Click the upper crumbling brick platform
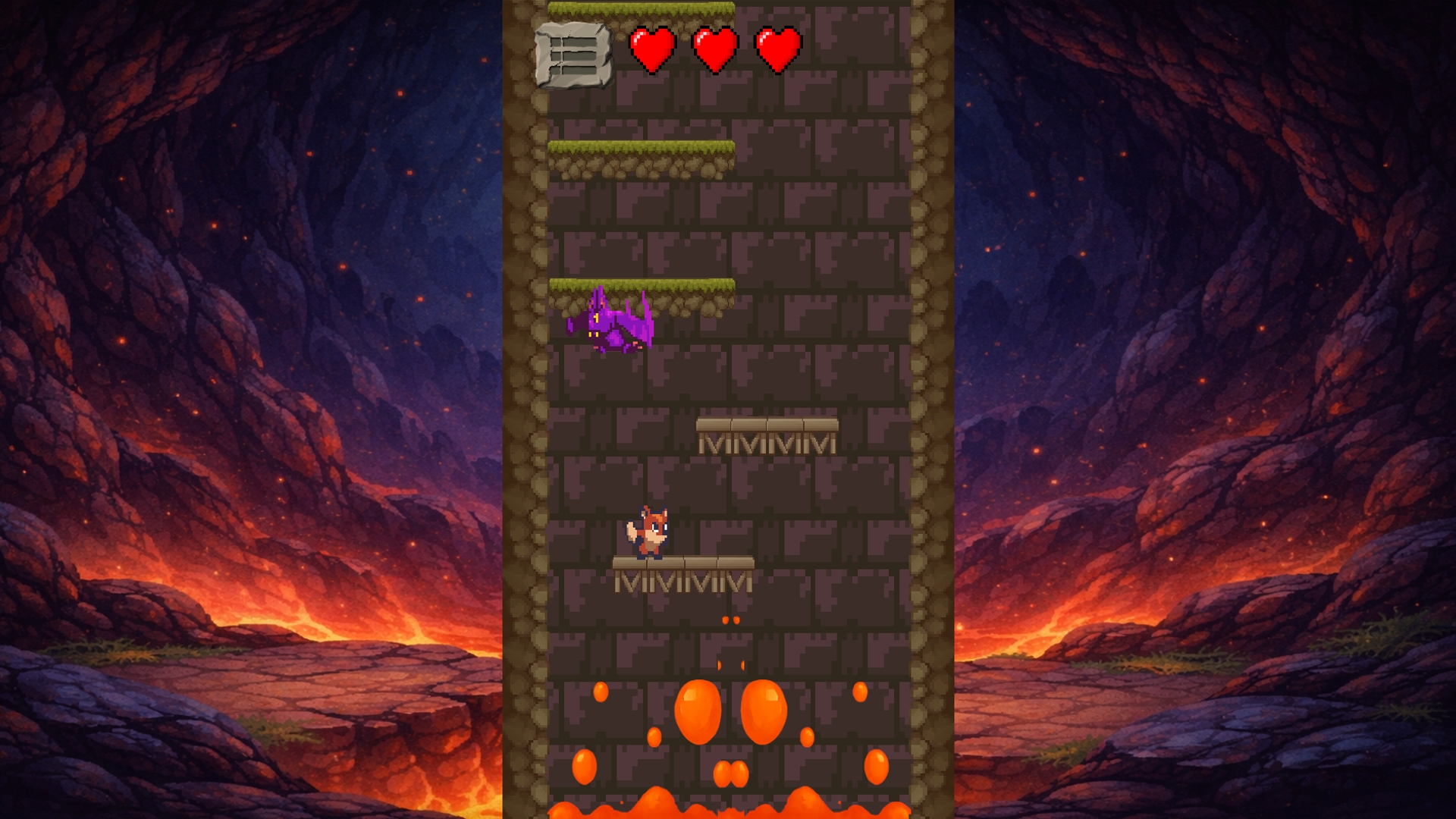 [x=766, y=425]
